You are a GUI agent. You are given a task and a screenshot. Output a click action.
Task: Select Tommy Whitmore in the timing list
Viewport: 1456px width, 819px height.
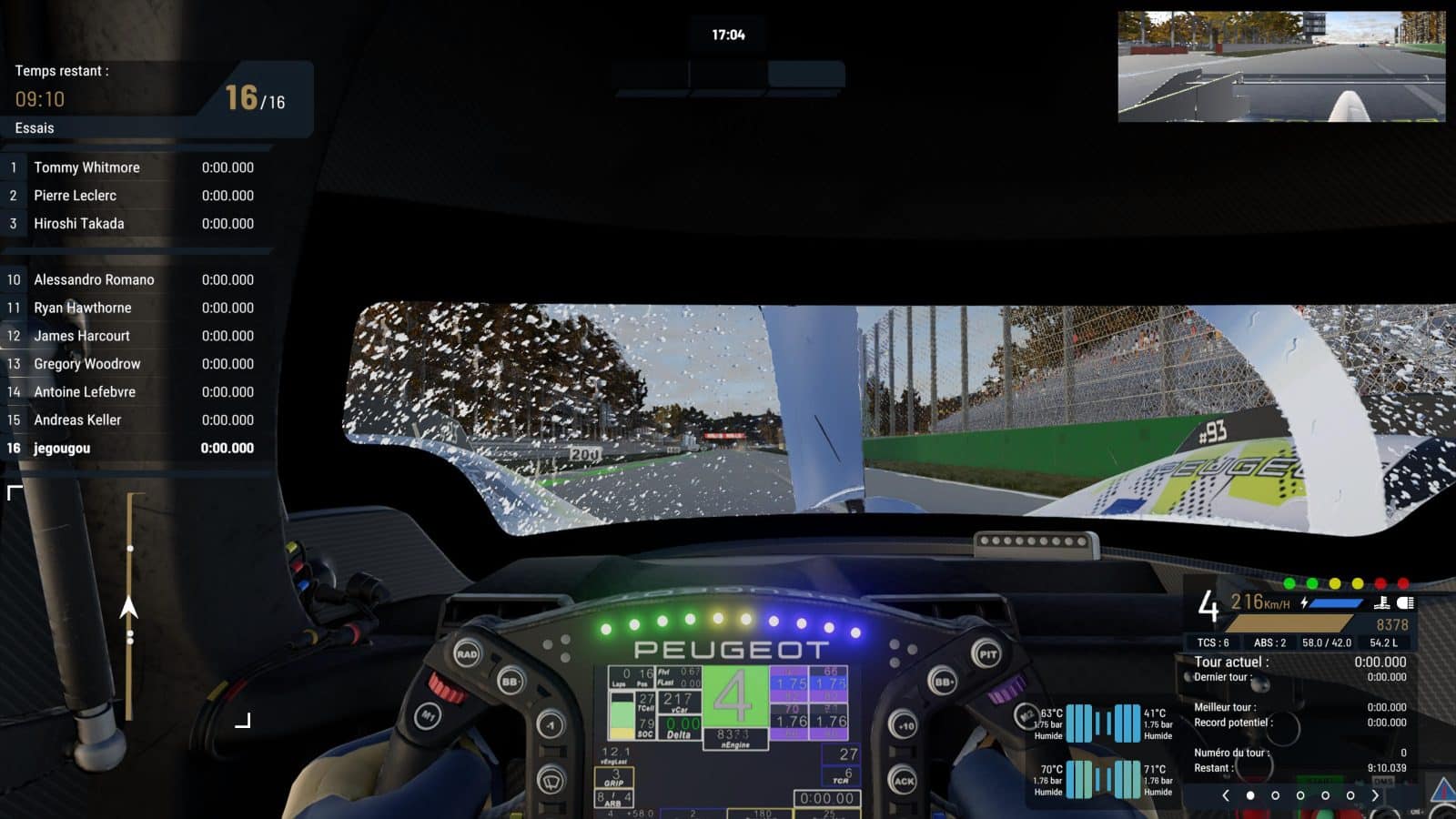pos(86,167)
